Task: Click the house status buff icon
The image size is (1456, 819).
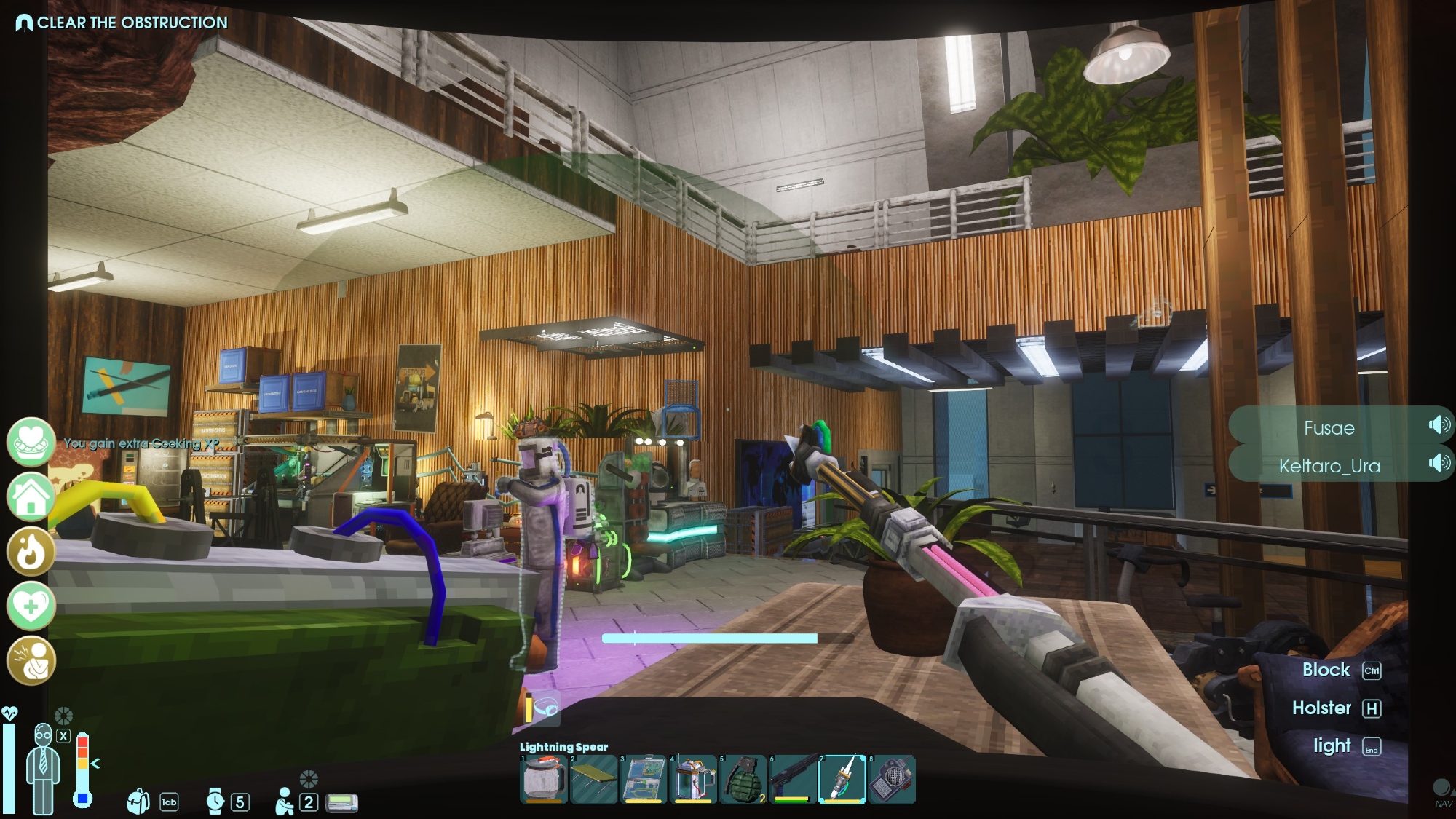Action: (31, 496)
